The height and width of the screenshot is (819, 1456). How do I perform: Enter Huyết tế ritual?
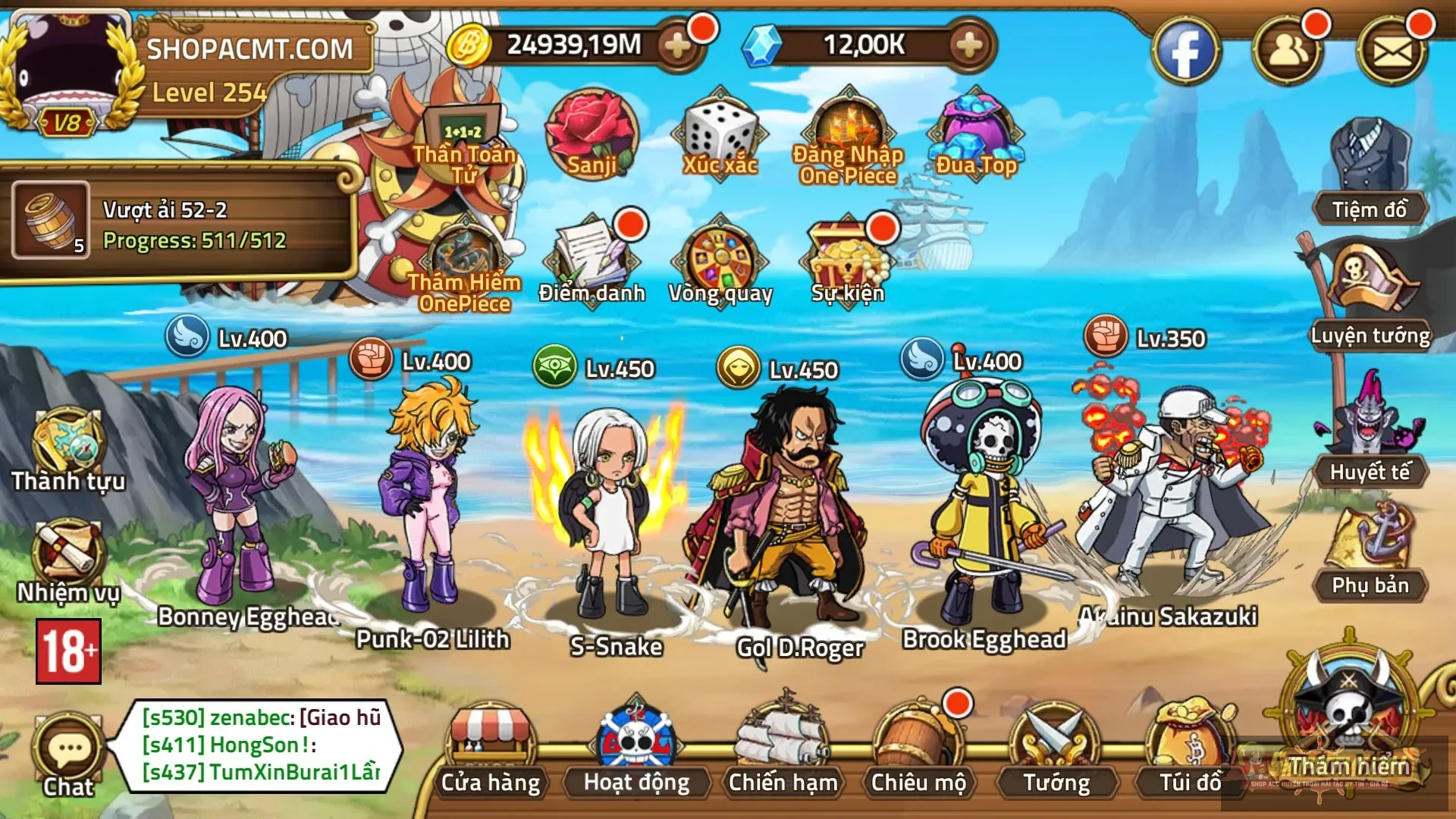1370,428
